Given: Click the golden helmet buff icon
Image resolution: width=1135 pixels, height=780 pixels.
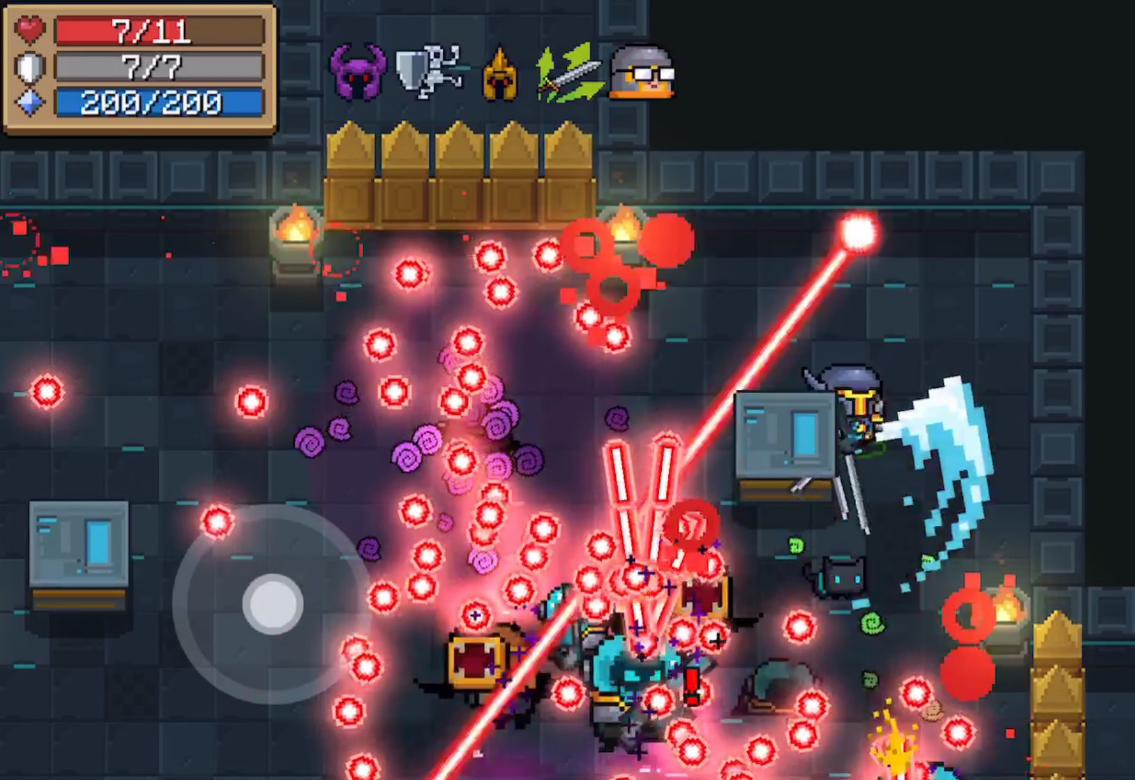Looking at the screenshot, I should [500, 74].
